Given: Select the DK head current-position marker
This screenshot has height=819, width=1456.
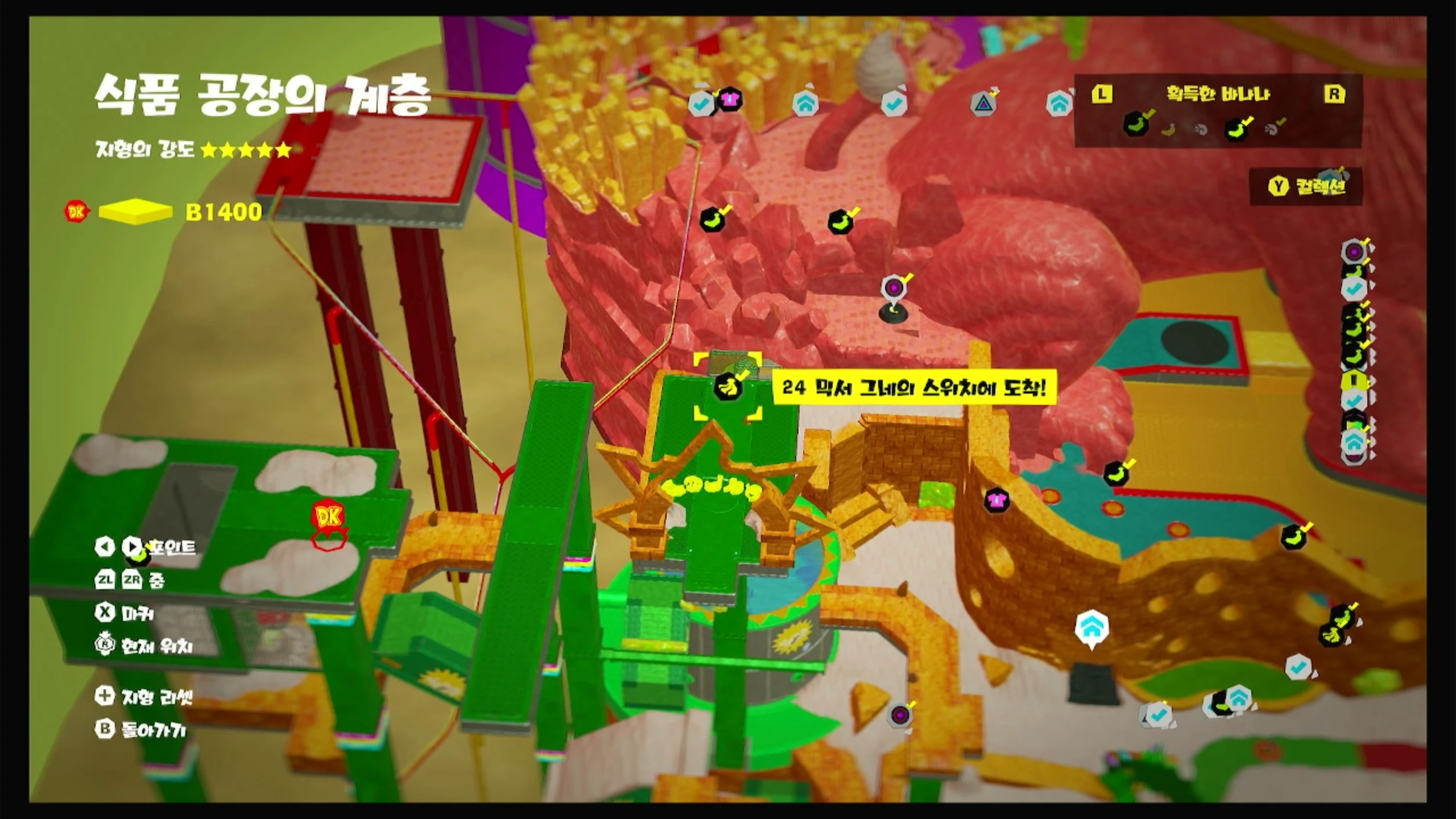Looking at the screenshot, I should pyautogui.click(x=328, y=517).
